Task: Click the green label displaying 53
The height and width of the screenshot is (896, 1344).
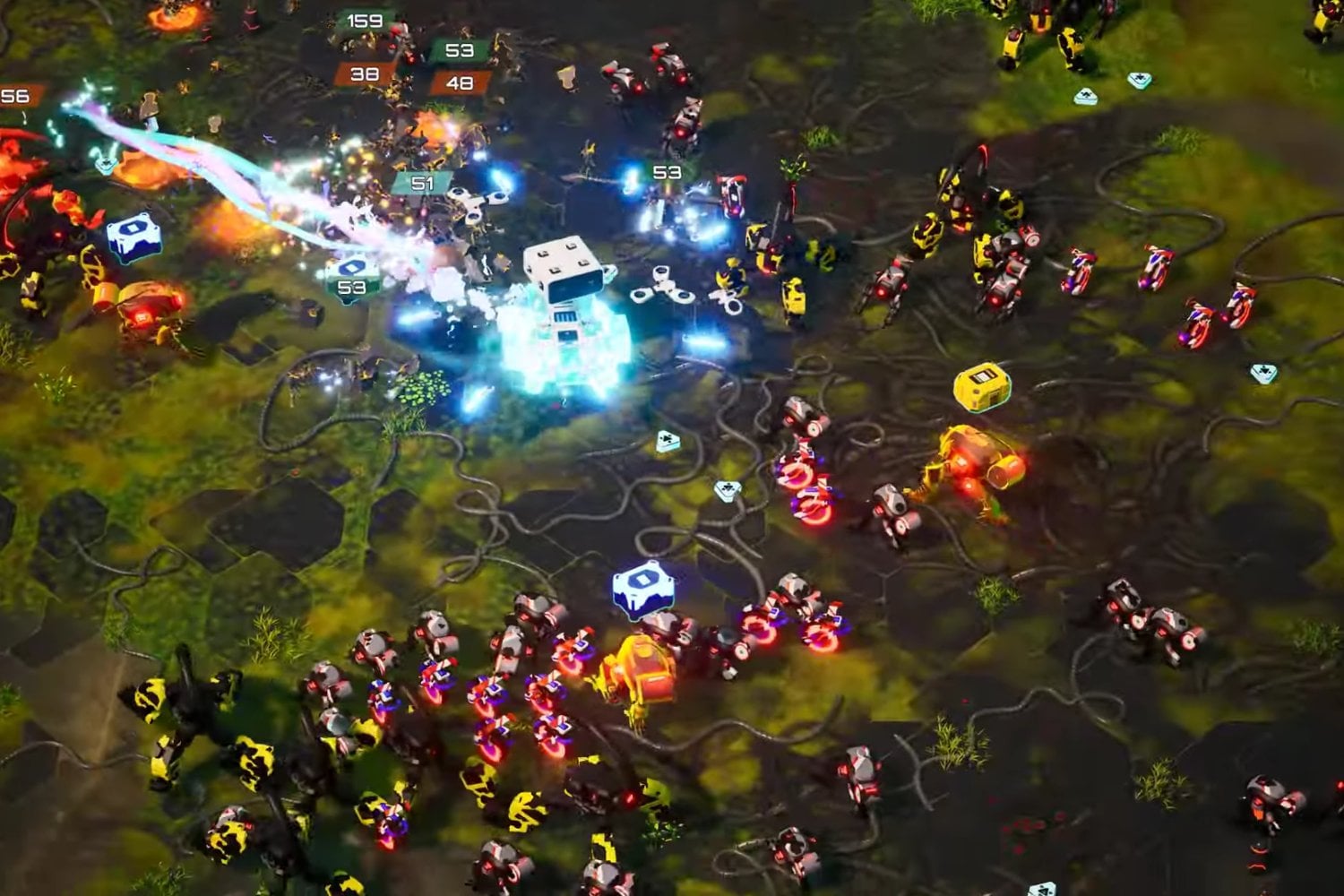Action: (460, 52)
